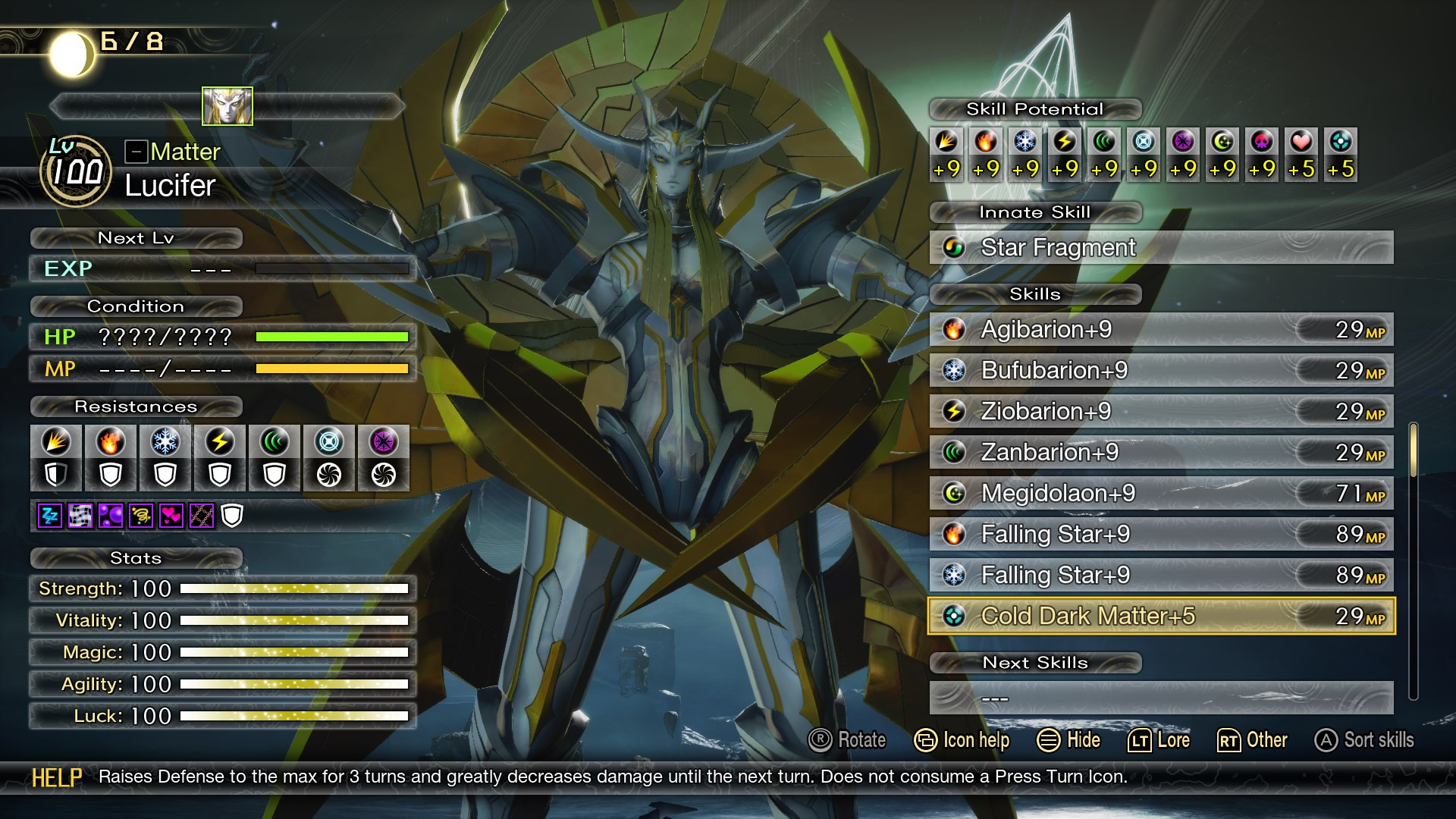Image resolution: width=1456 pixels, height=819 pixels.
Task: Open the Lore menu
Action: pyautogui.click(x=1160, y=740)
